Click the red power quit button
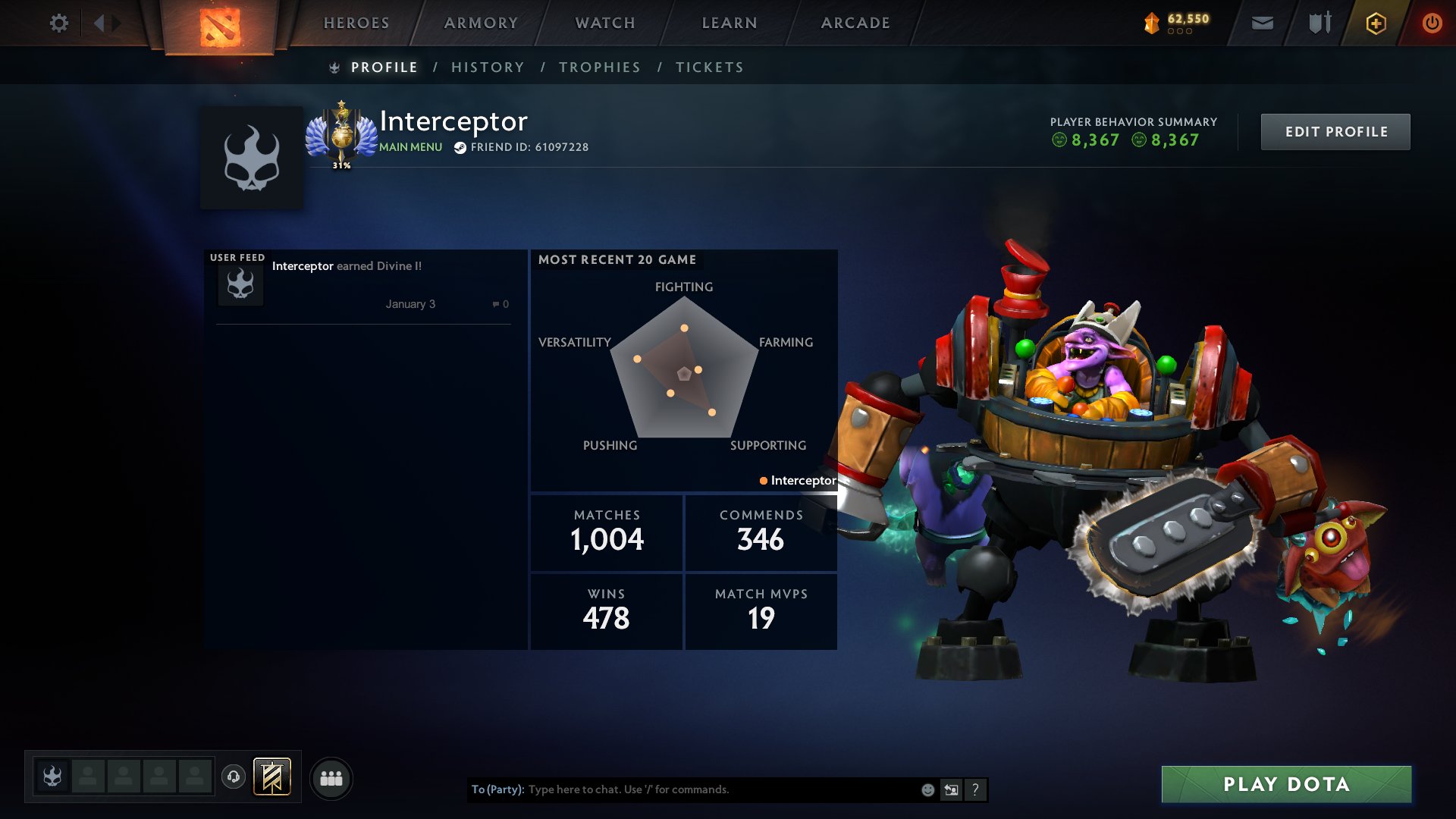The width and height of the screenshot is (1456, 819). tap(1432, 24)
